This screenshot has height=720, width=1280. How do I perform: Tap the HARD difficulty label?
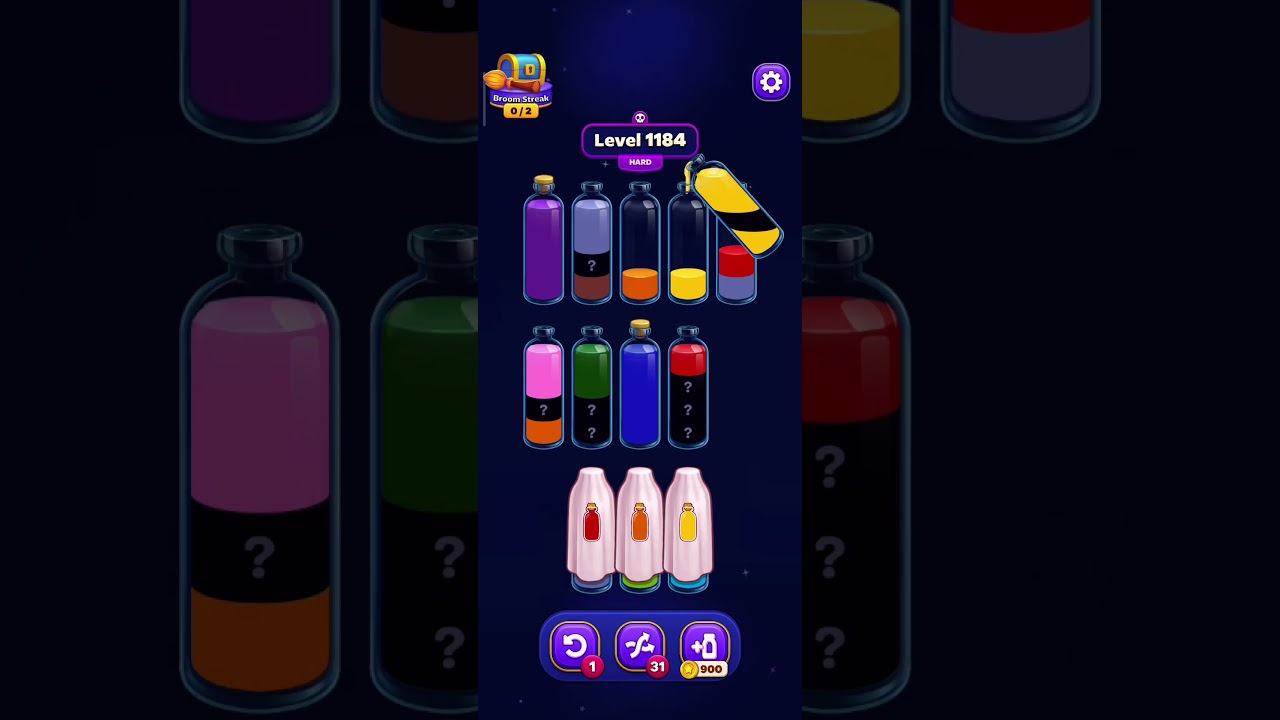click(x=639, y=161)
